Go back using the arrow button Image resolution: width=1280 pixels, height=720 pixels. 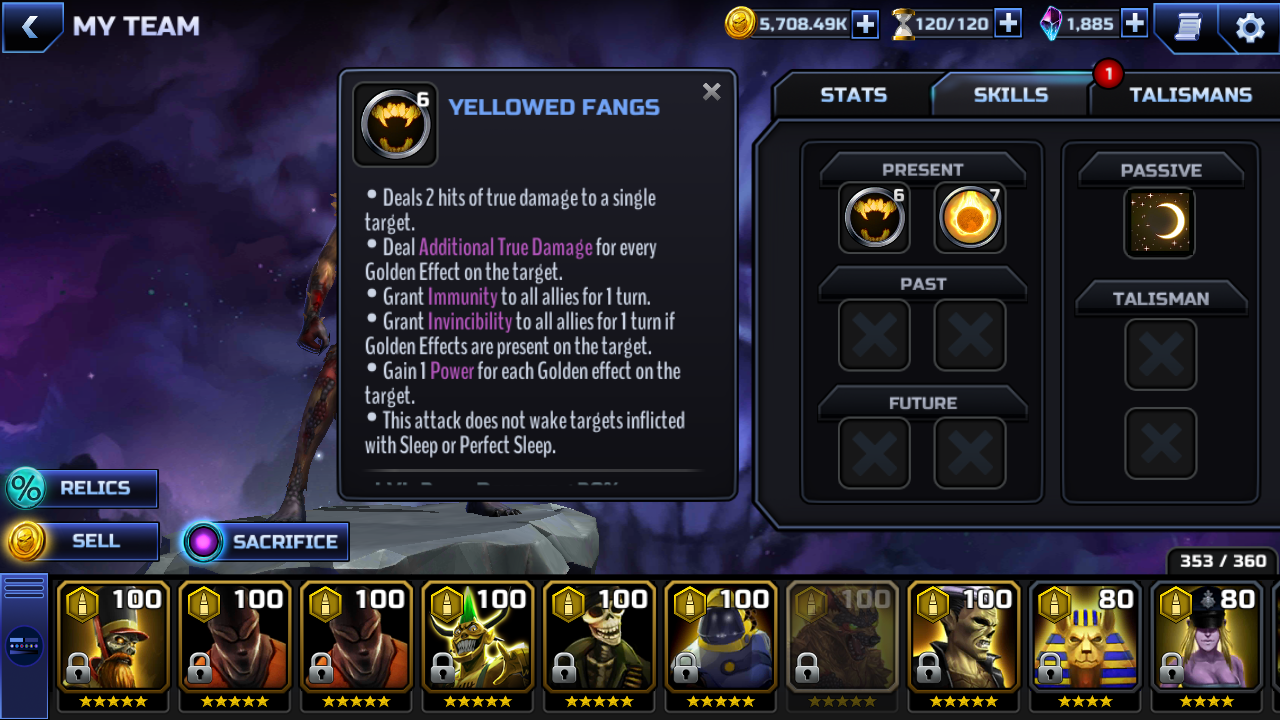31,27
